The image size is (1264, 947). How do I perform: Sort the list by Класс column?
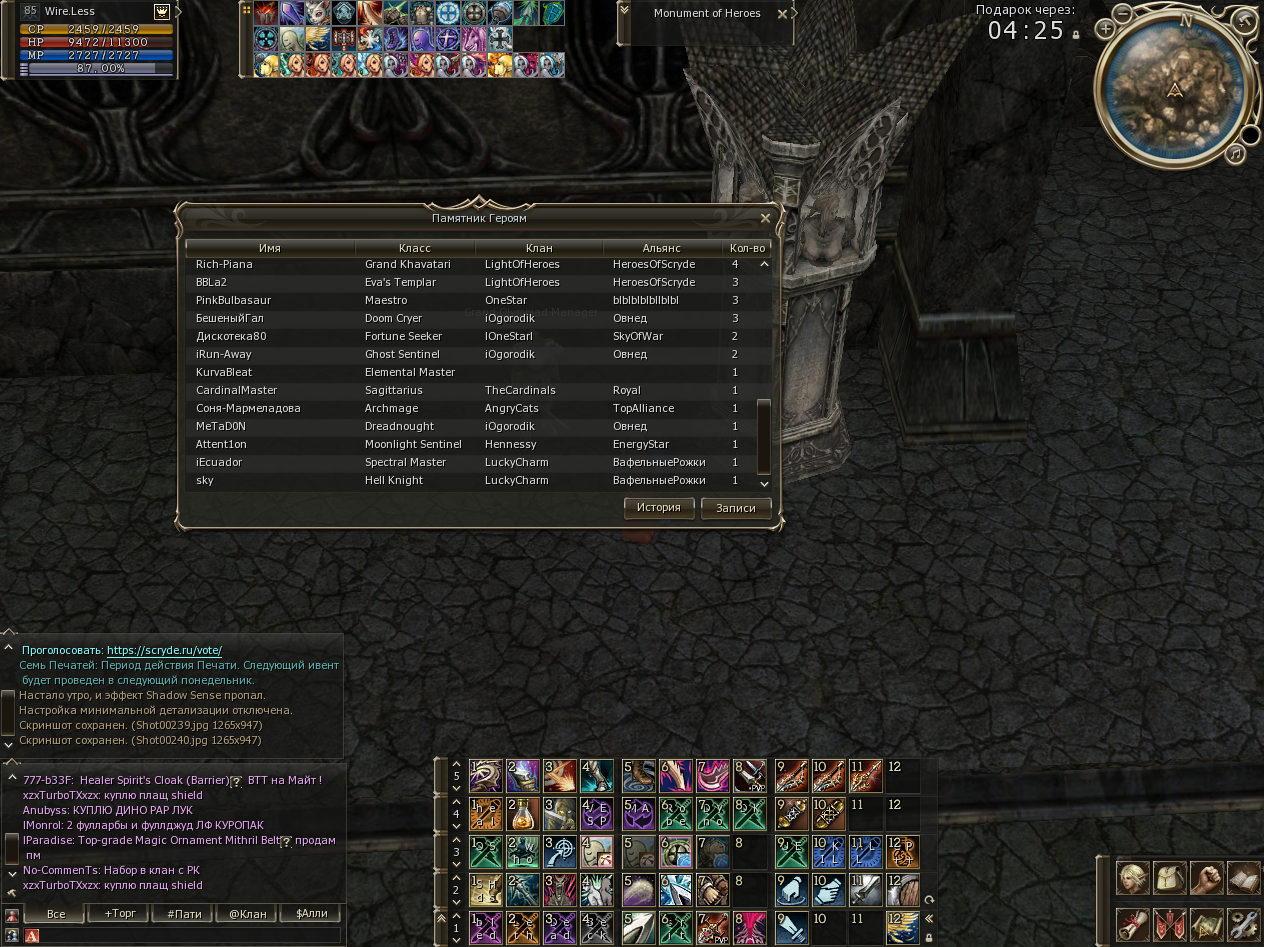click(414, 248)
